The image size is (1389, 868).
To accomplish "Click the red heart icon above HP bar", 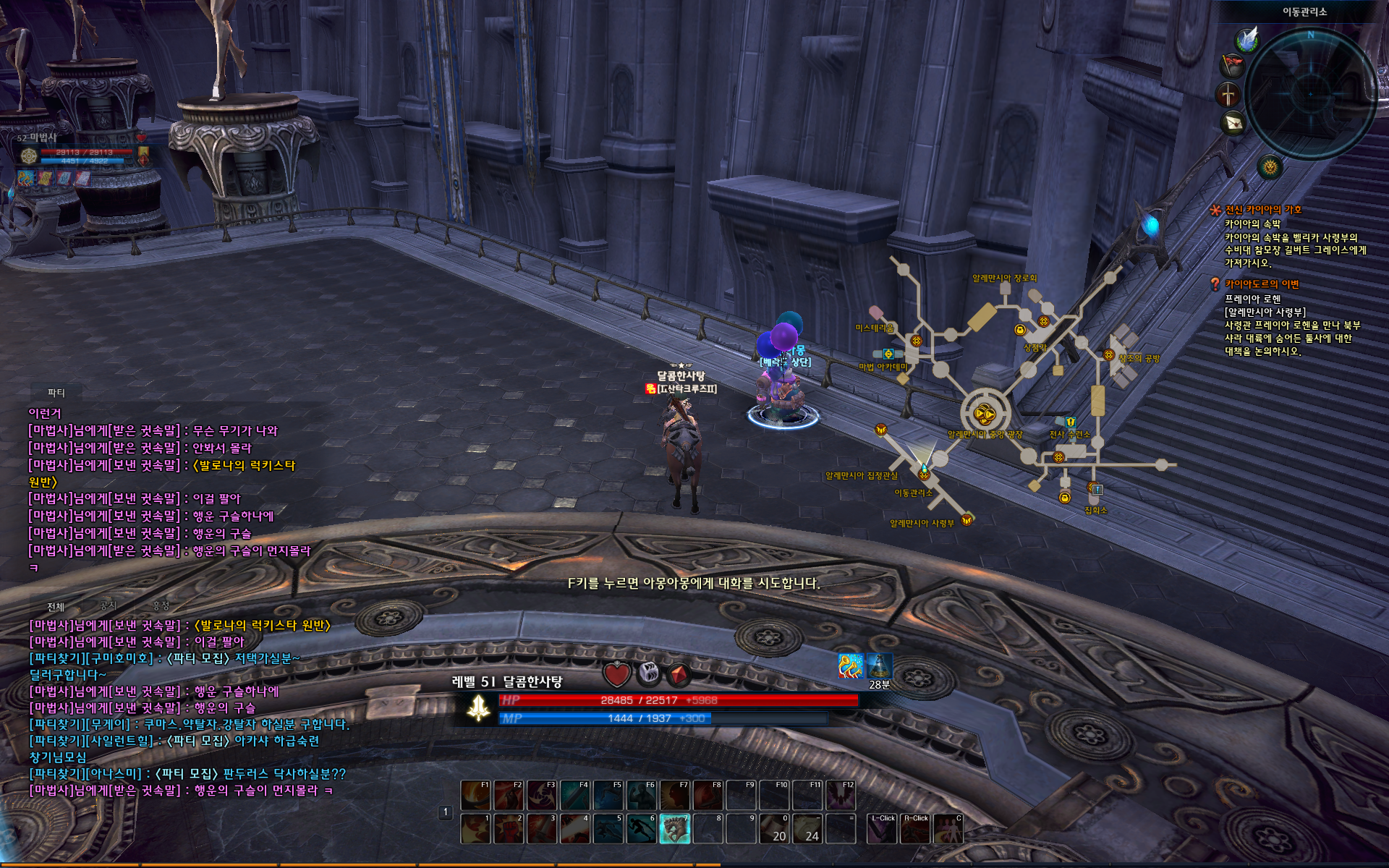I will coord(616,674).
